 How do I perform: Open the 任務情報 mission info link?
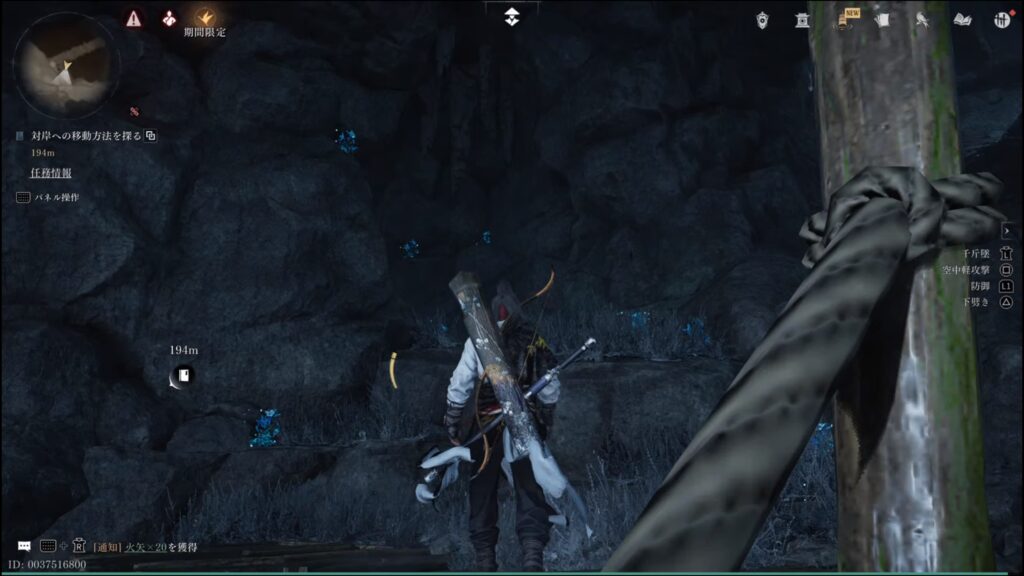click(51, 172)
